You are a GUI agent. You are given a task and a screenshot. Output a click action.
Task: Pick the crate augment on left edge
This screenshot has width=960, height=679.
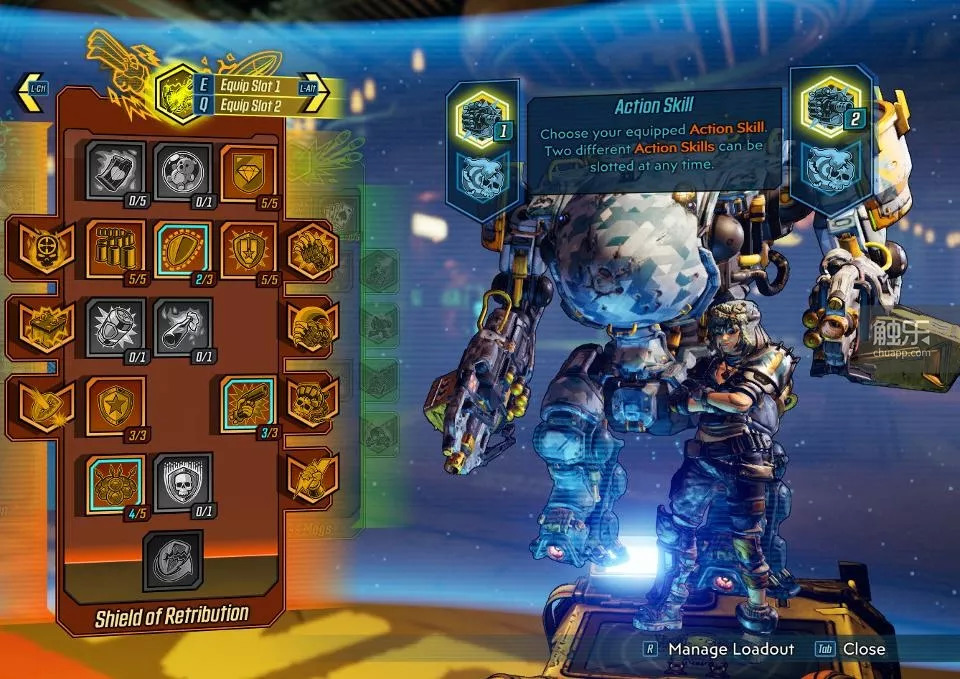[43, 326]
